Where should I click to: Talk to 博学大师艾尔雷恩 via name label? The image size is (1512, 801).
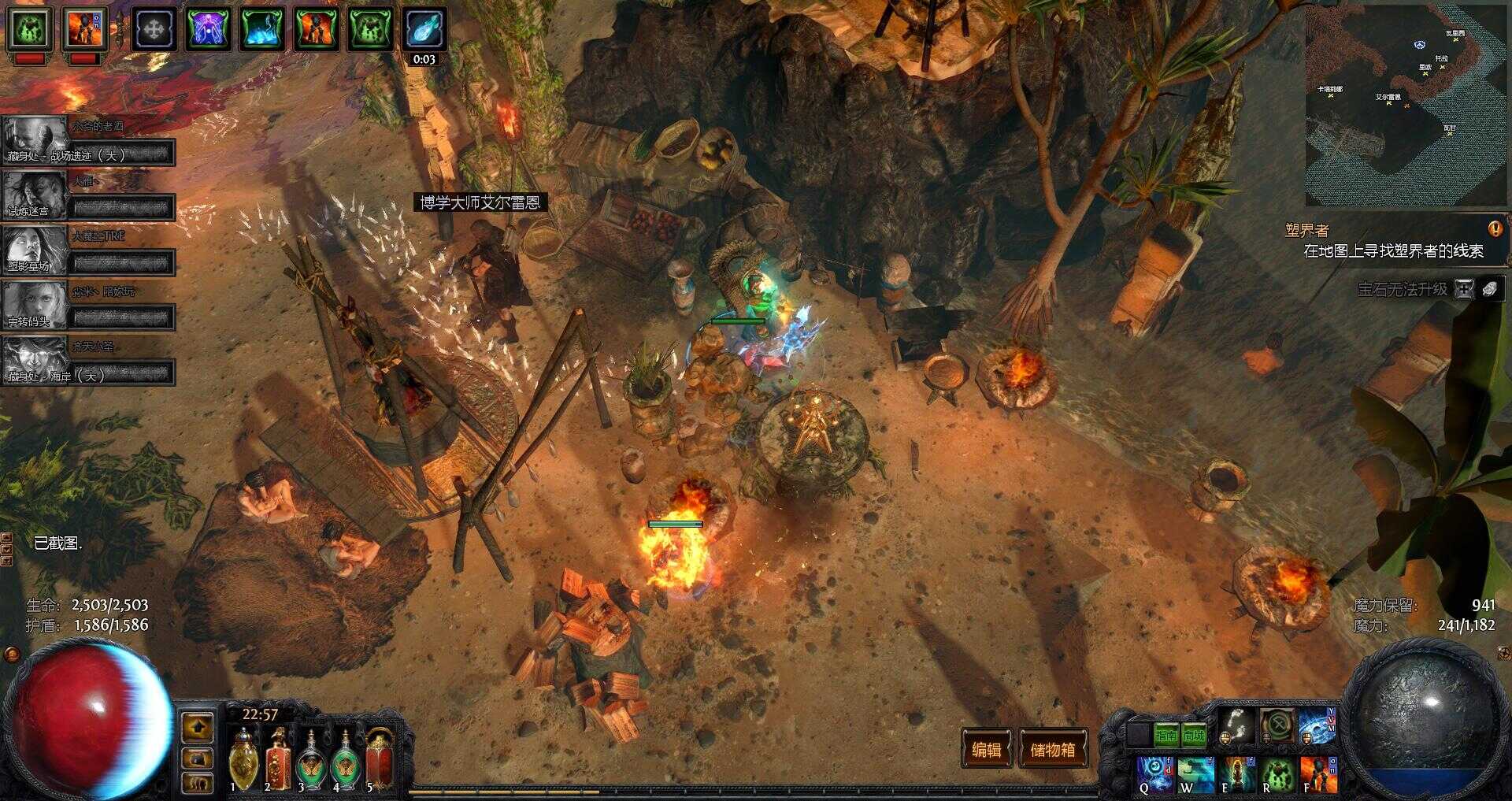click(x=480, y=202)
